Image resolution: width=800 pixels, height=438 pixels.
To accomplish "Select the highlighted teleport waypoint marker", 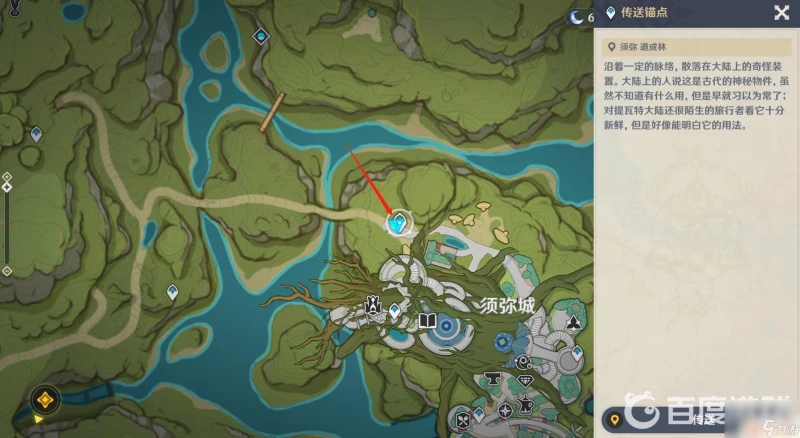I will click(401, 222).
